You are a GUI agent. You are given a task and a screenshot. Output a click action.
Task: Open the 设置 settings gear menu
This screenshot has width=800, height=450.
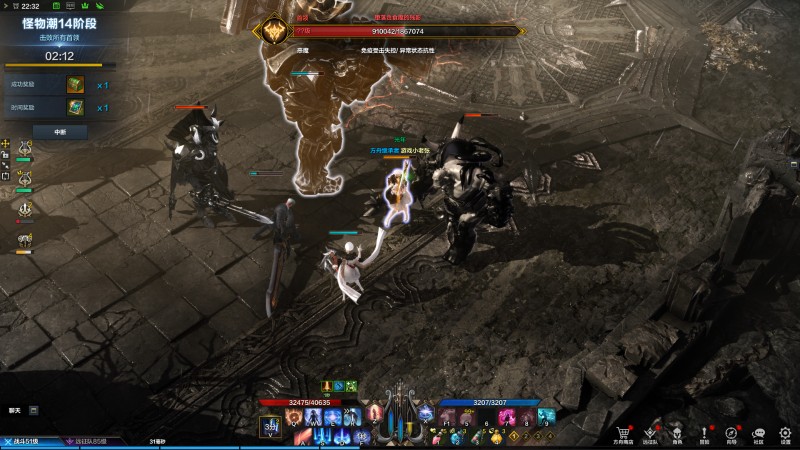(785, 434)
